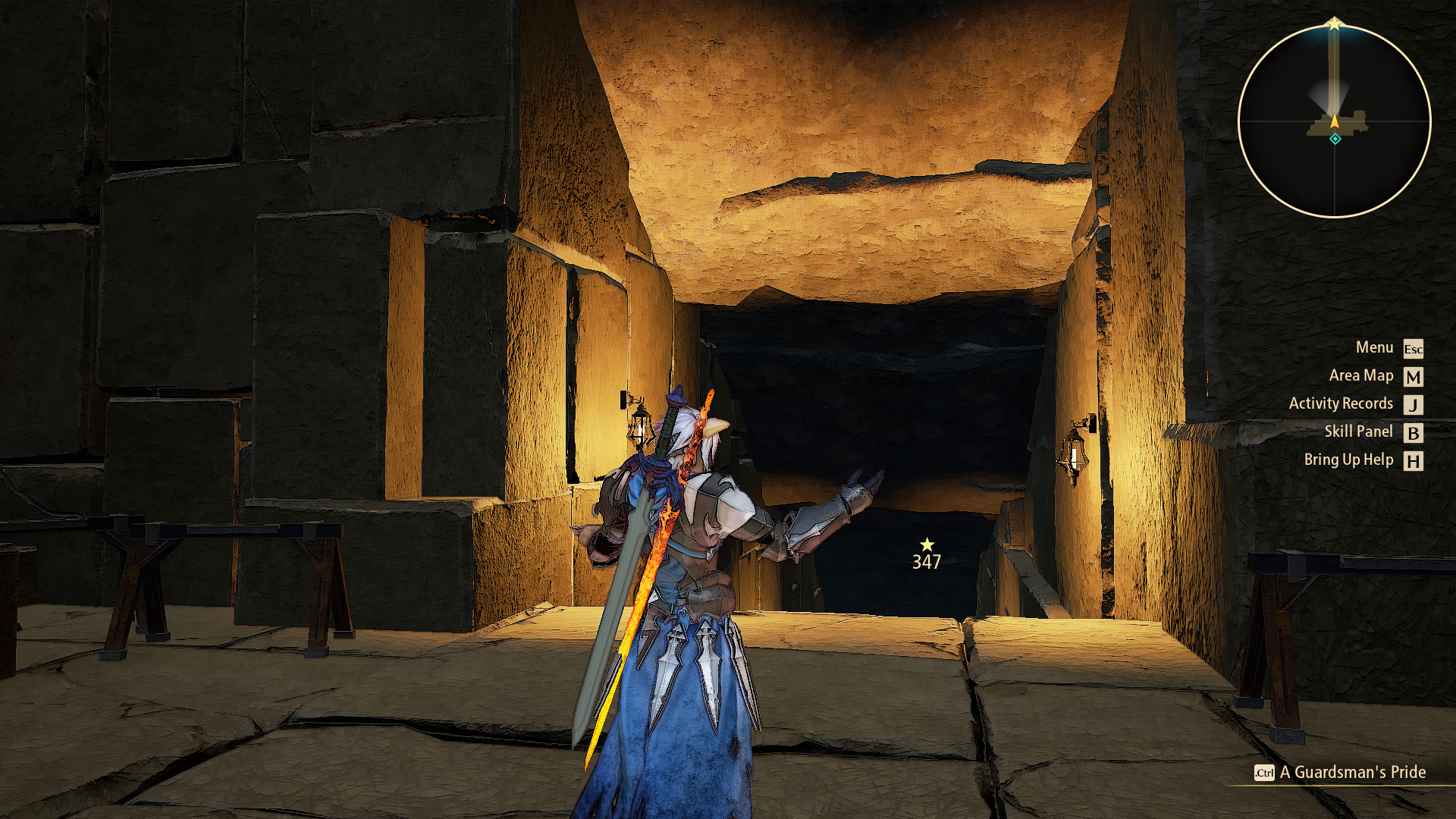Click the J key icon for Activity Records
1456x819 pixels.
[x=1412, y=404]
